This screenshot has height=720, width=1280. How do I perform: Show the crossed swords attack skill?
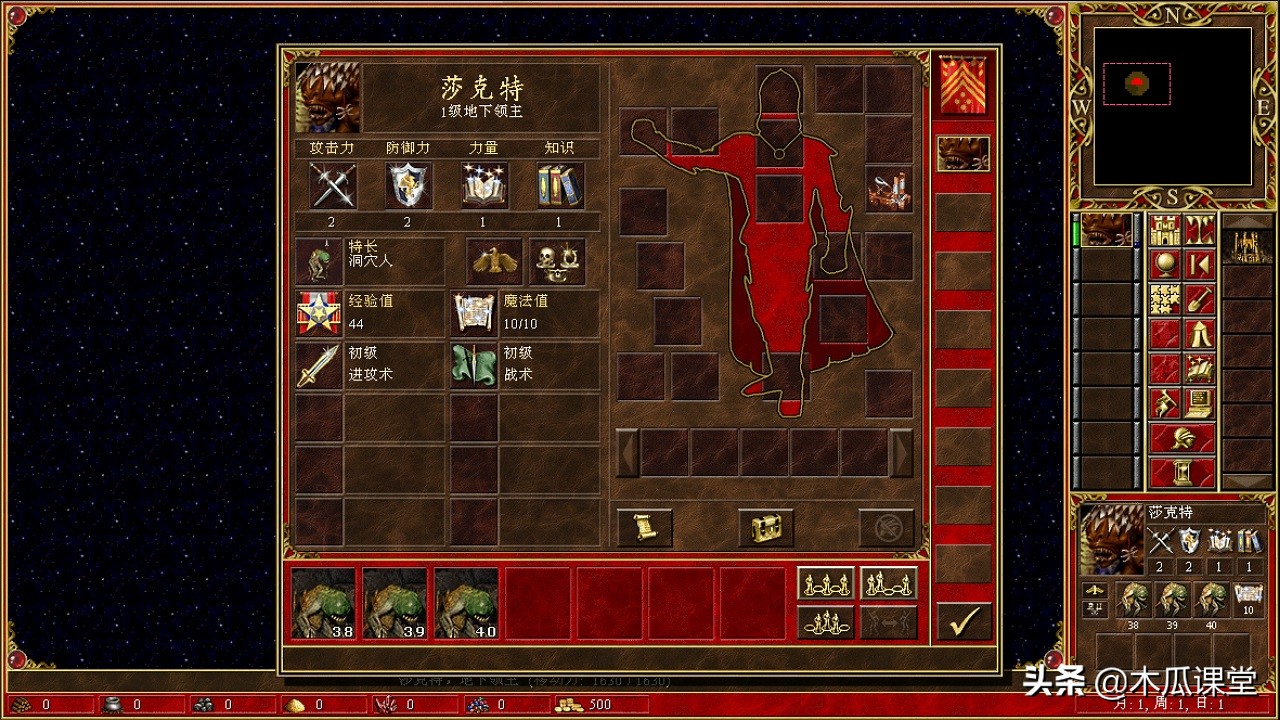coord(333,186)
